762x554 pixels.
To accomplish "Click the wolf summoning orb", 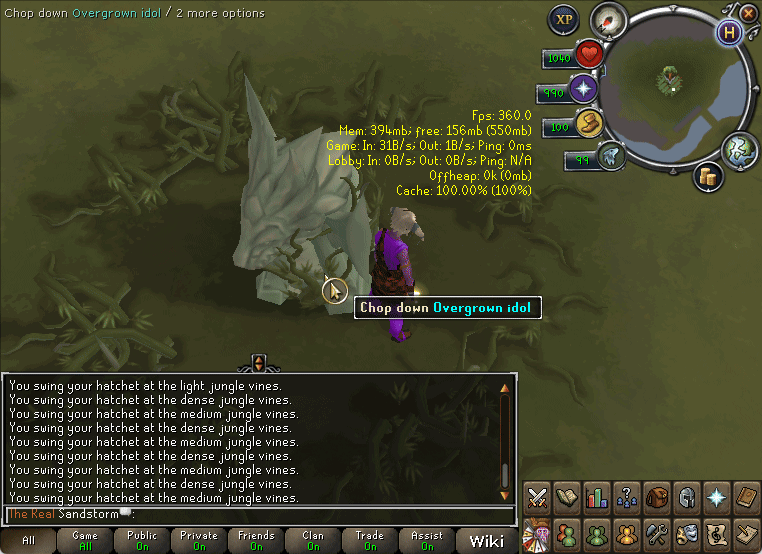I will tap(611, 156).
